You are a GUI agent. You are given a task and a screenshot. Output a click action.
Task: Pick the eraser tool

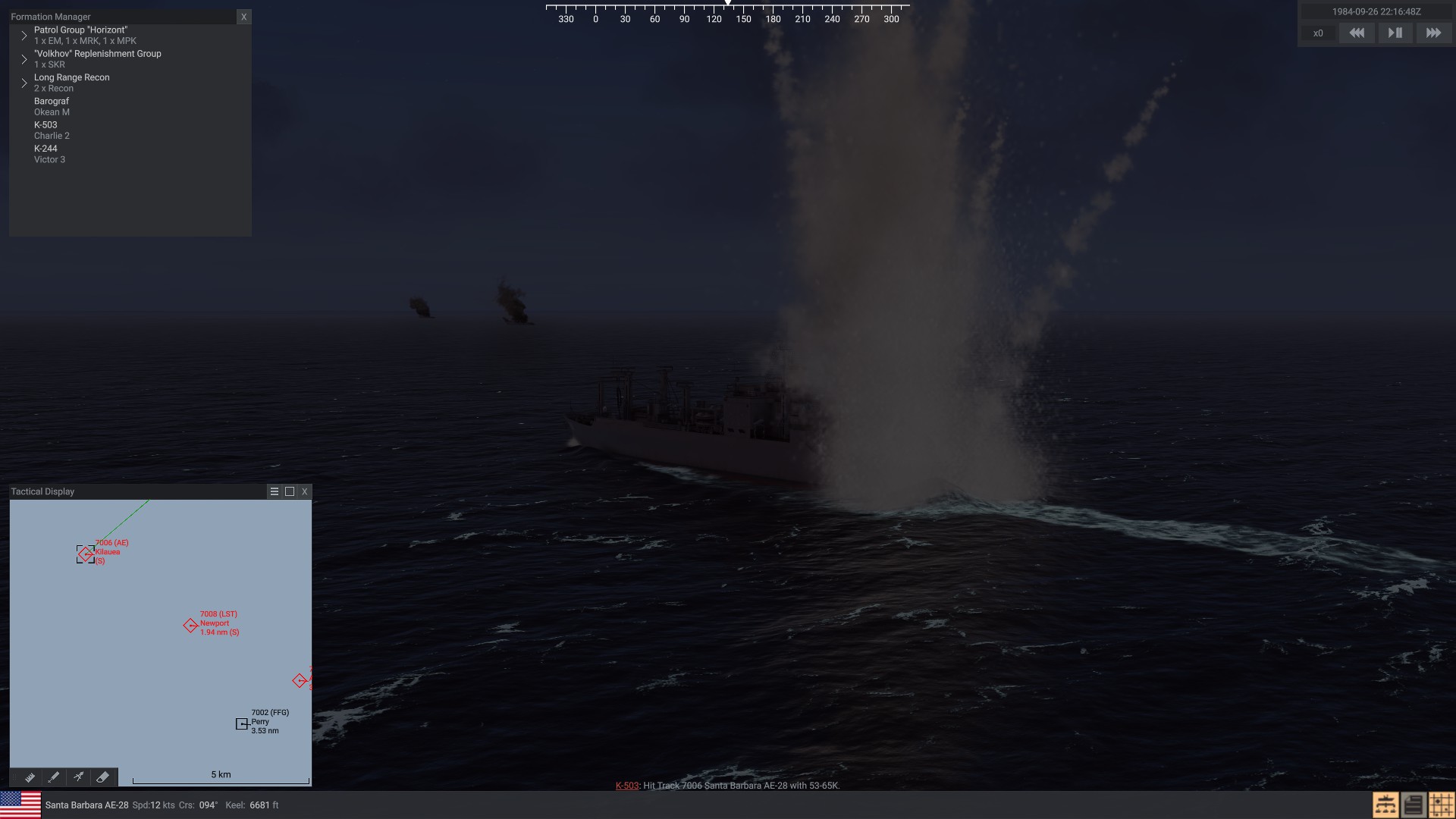click(x=102, y=777)
